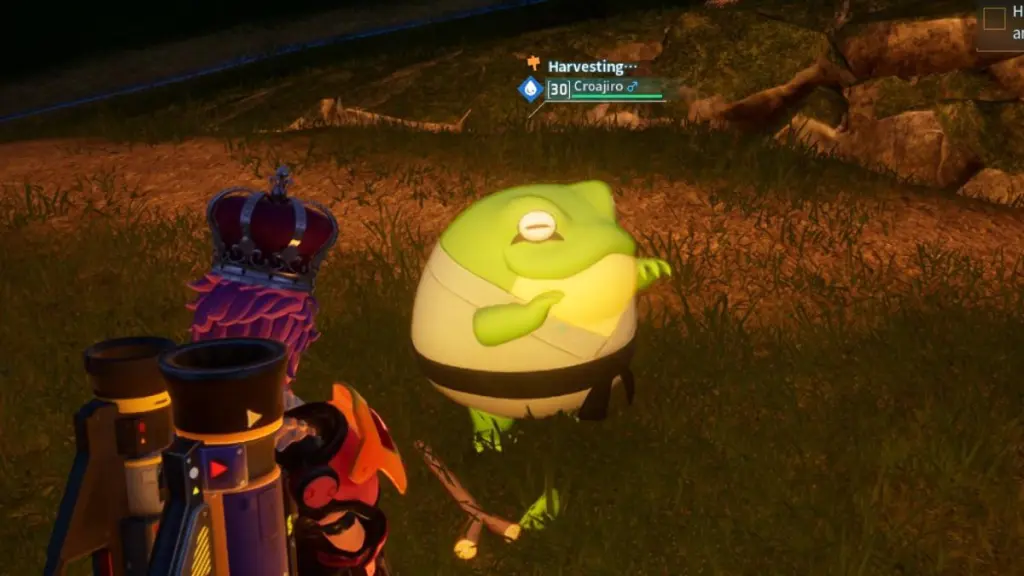Screen dimensions: 1024x576
Task: Click Croajiro's blue water element icon
Action: 530,89
